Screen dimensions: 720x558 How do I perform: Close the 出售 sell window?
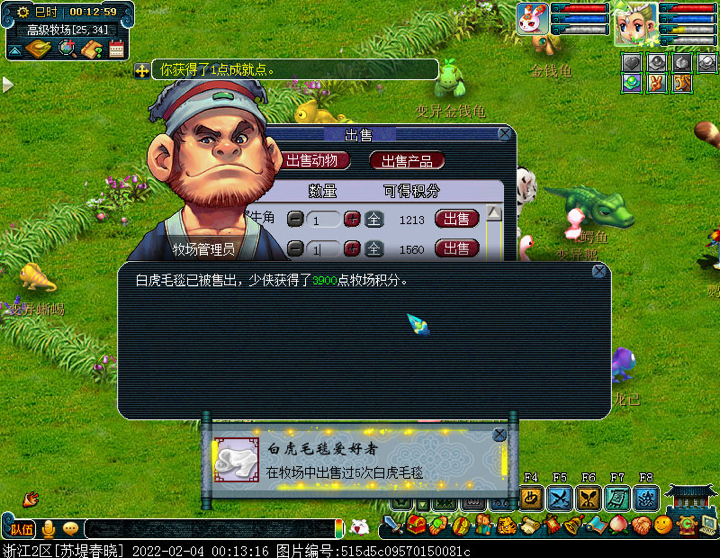tap(504, 134)
